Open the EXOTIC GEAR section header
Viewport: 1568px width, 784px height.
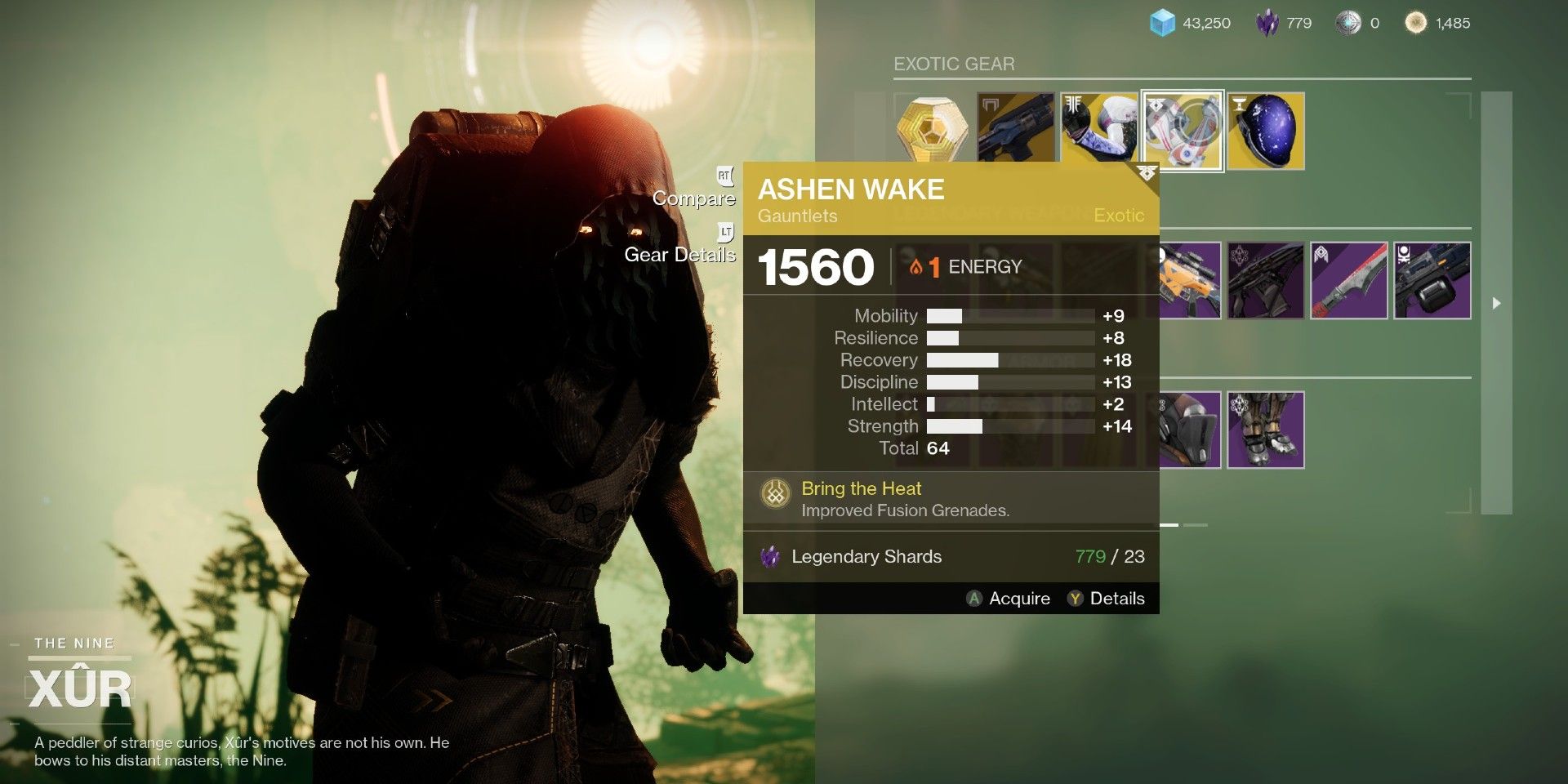tap(953, 64)
